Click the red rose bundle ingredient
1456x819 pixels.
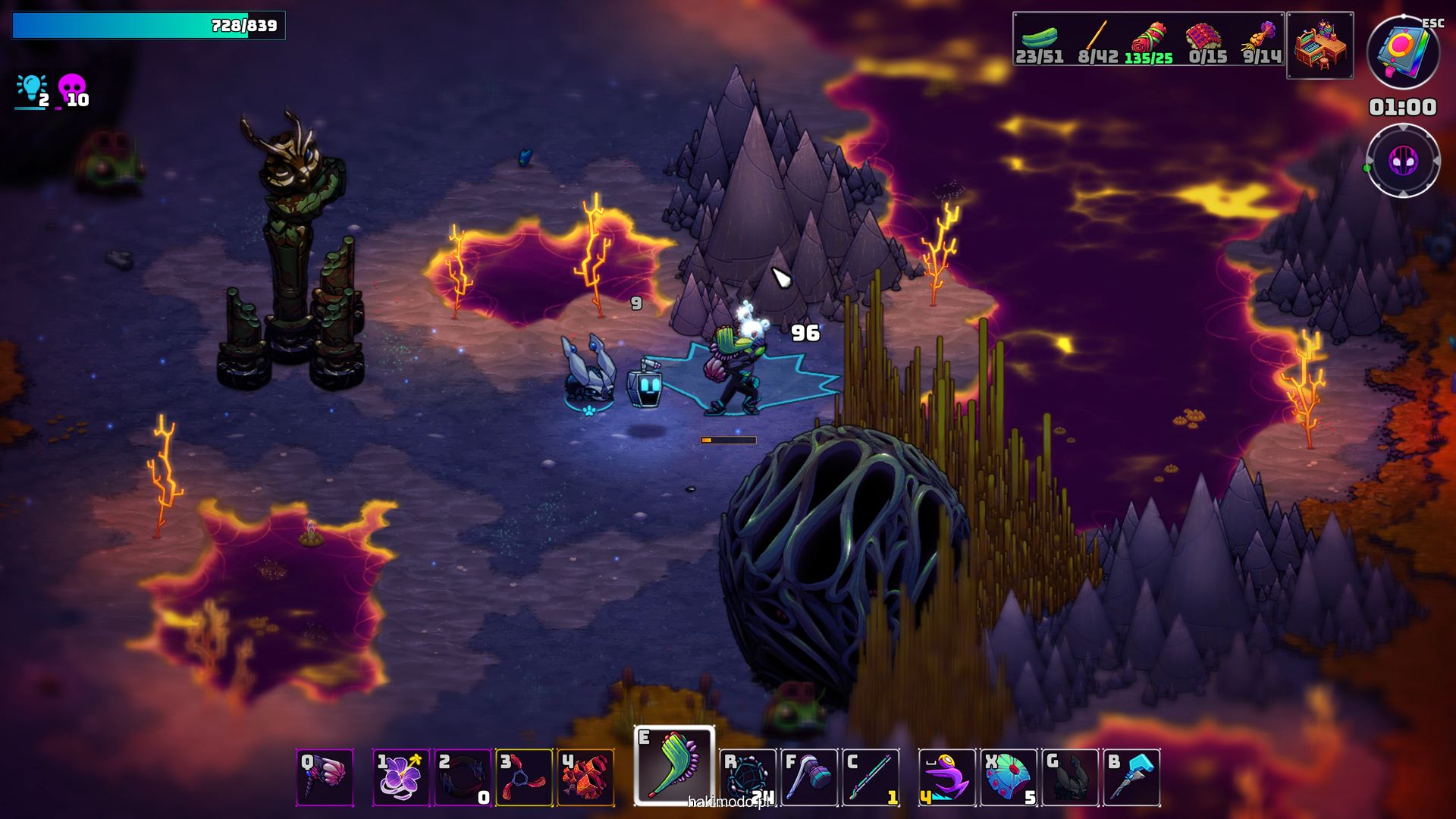[1149, 39]
